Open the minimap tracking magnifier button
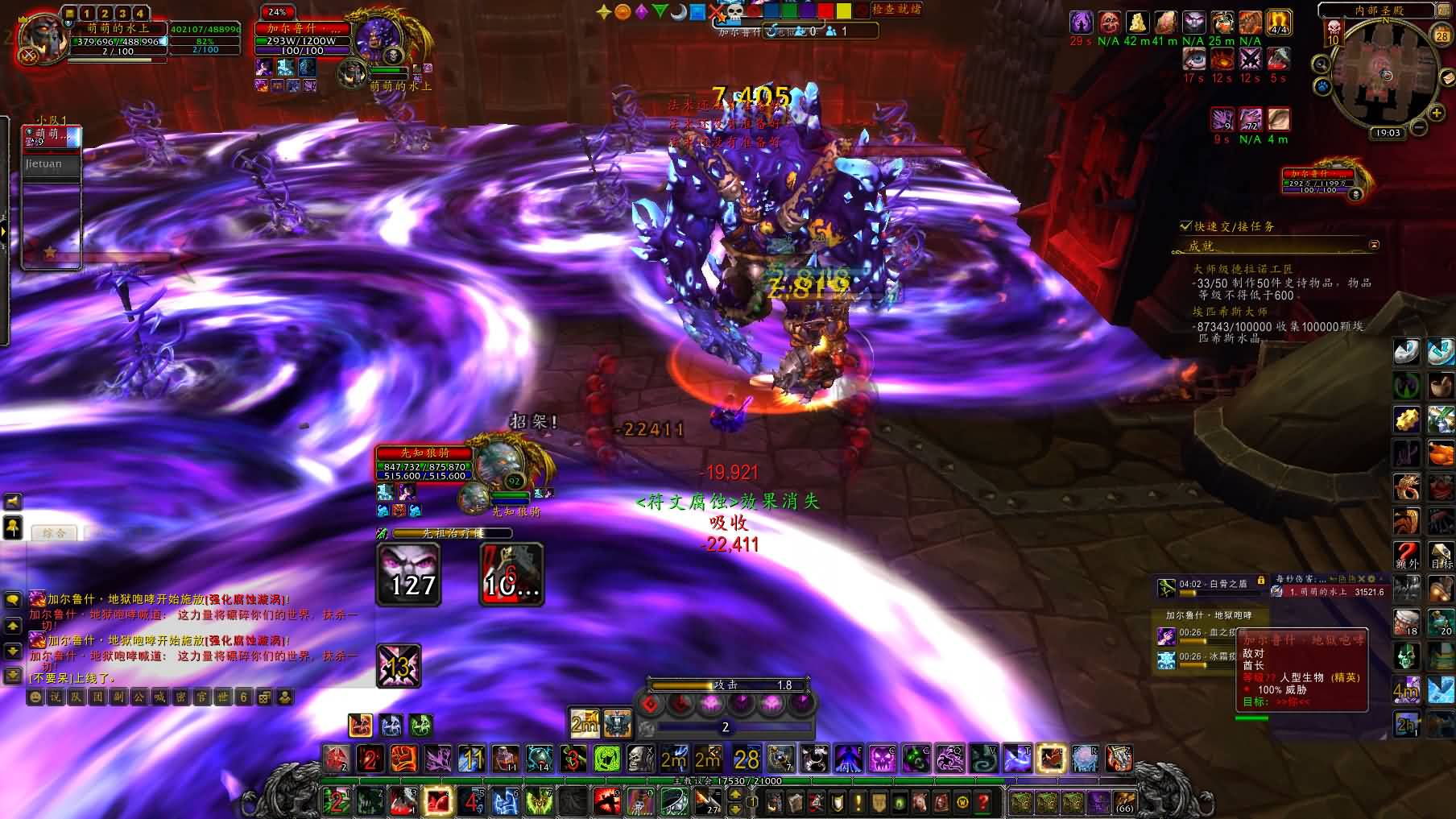Image resolution: width=1456 pixels, height=819 pixels. [x=1321, y=64]
